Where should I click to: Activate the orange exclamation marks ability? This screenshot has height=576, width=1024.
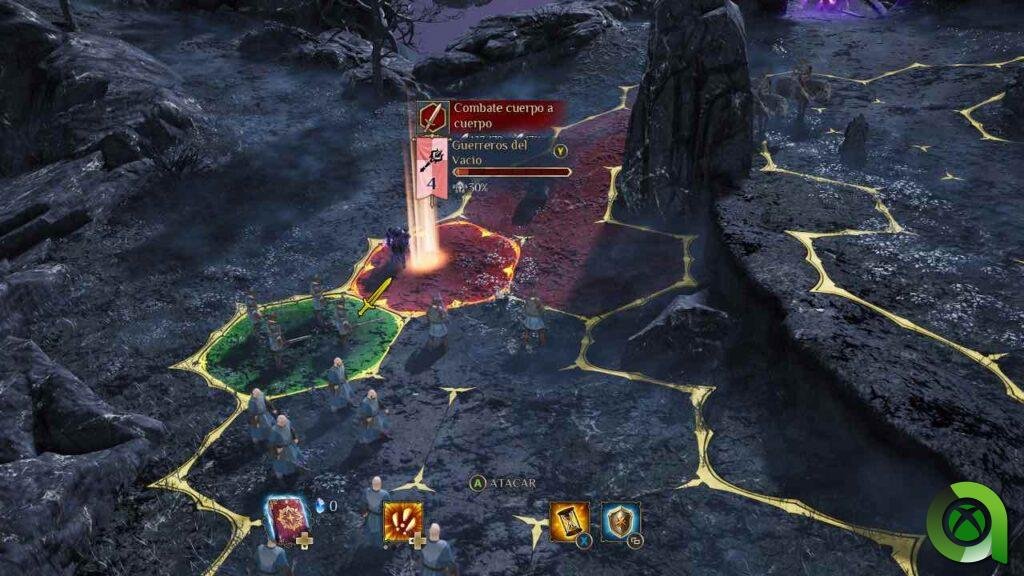coord(402,520)
